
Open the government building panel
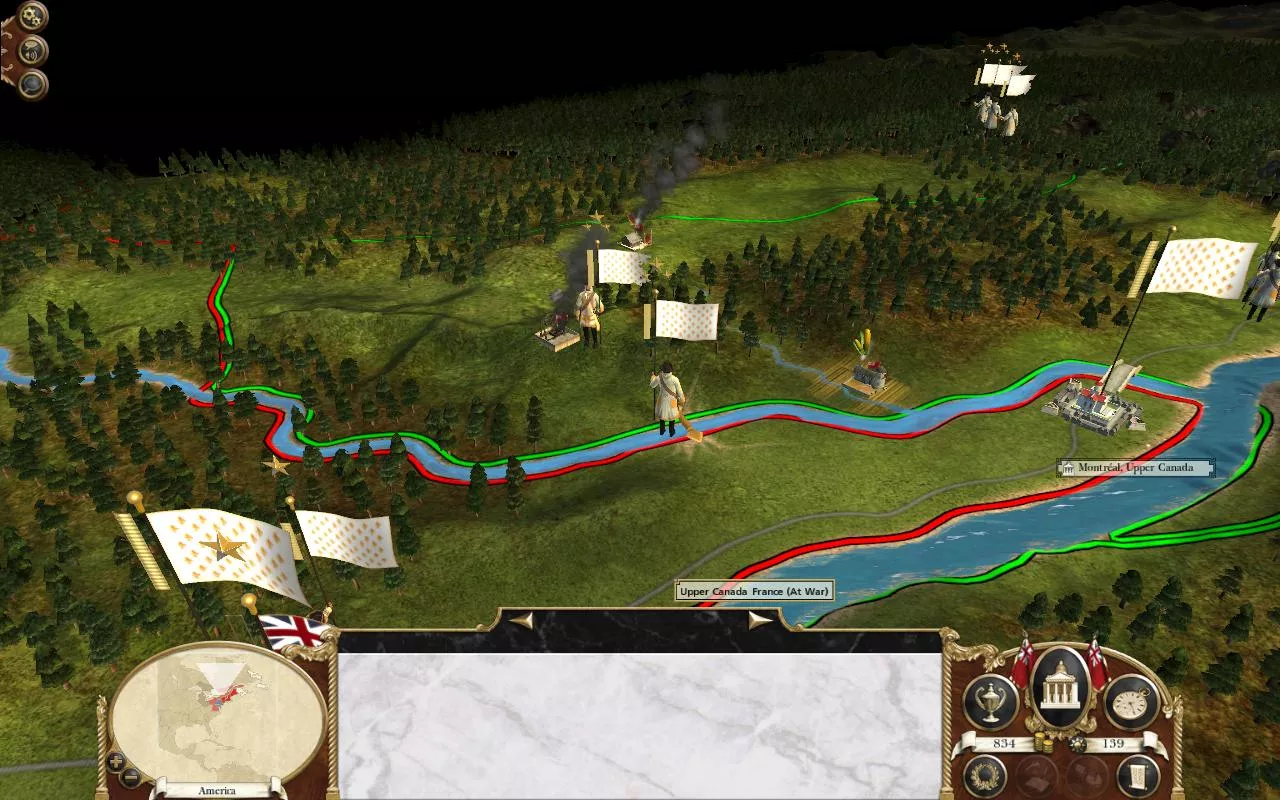click(1060, 690)
